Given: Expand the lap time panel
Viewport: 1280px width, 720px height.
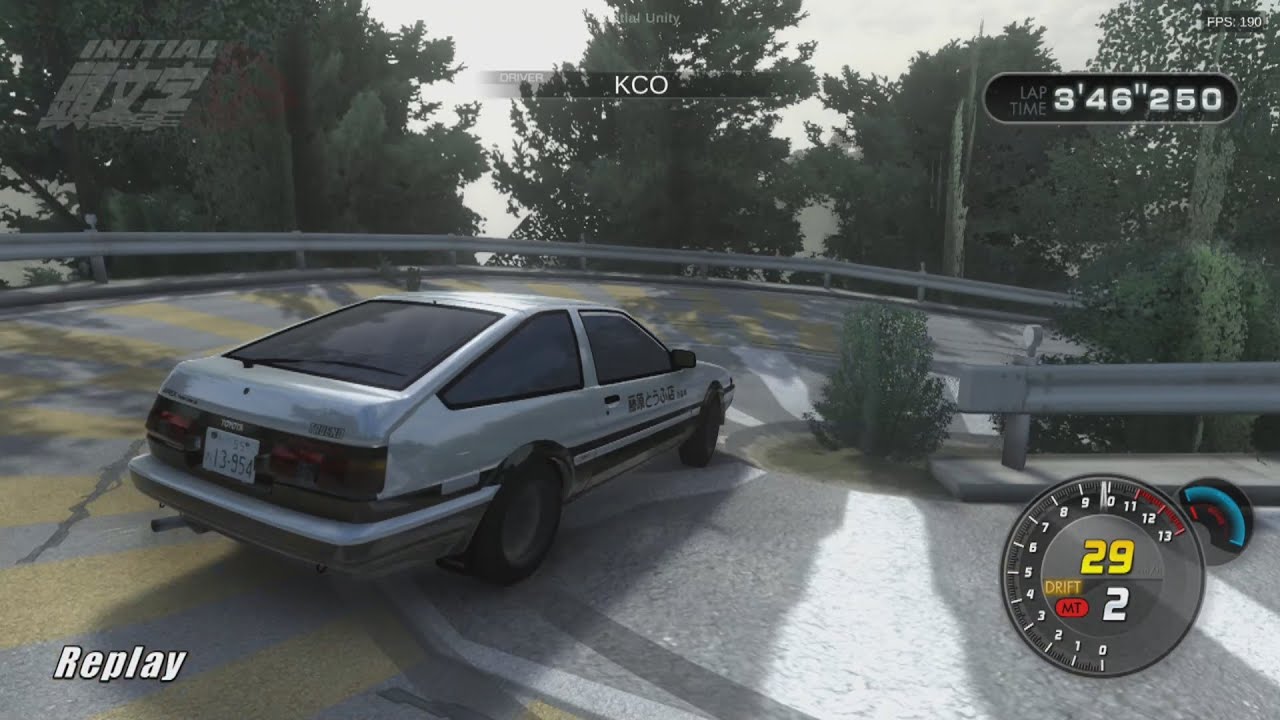Looking at the screenshot, I should [1108, 99].
